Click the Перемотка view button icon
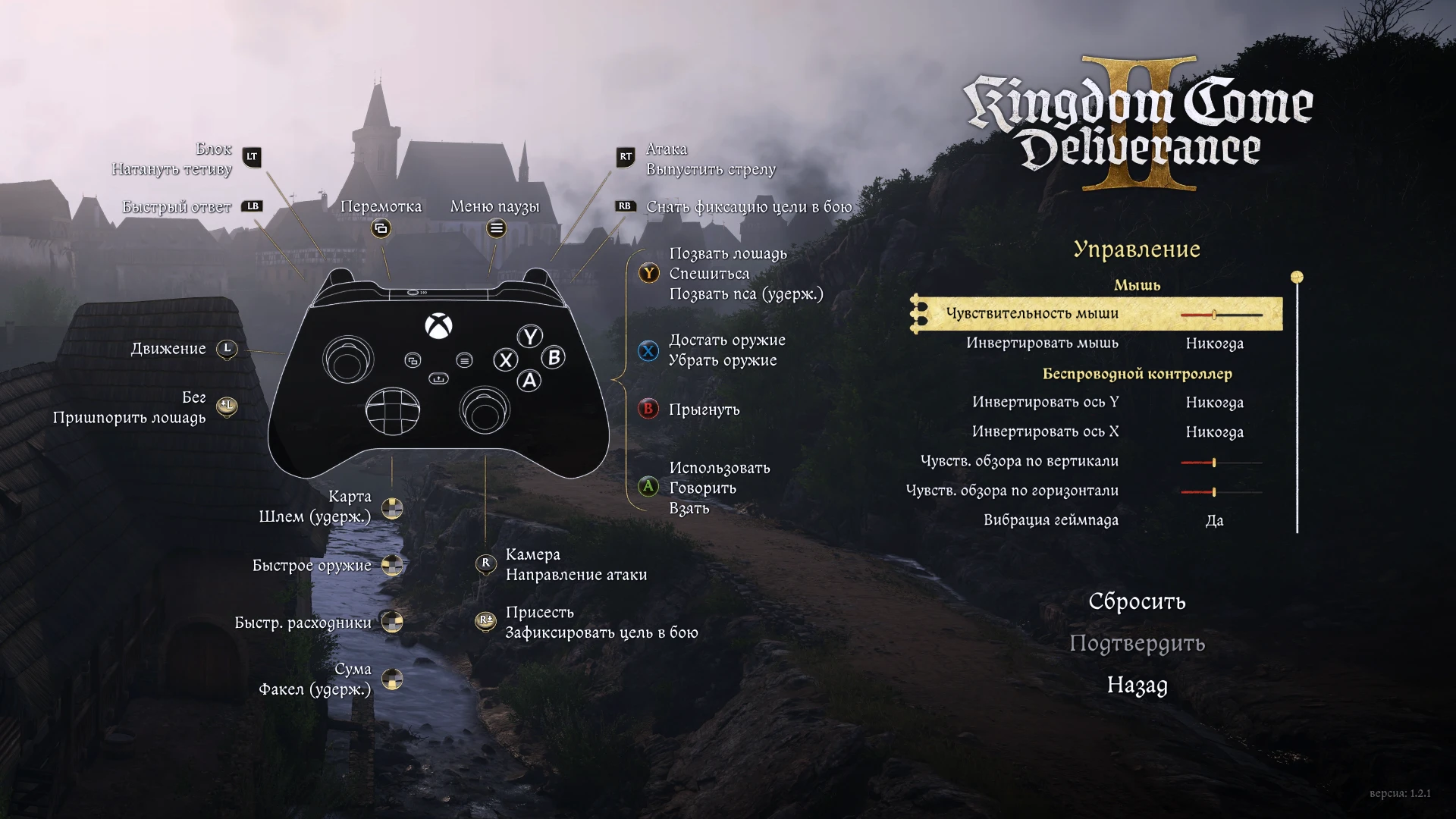Screen dimensions: 1456x819 (382, 227)
